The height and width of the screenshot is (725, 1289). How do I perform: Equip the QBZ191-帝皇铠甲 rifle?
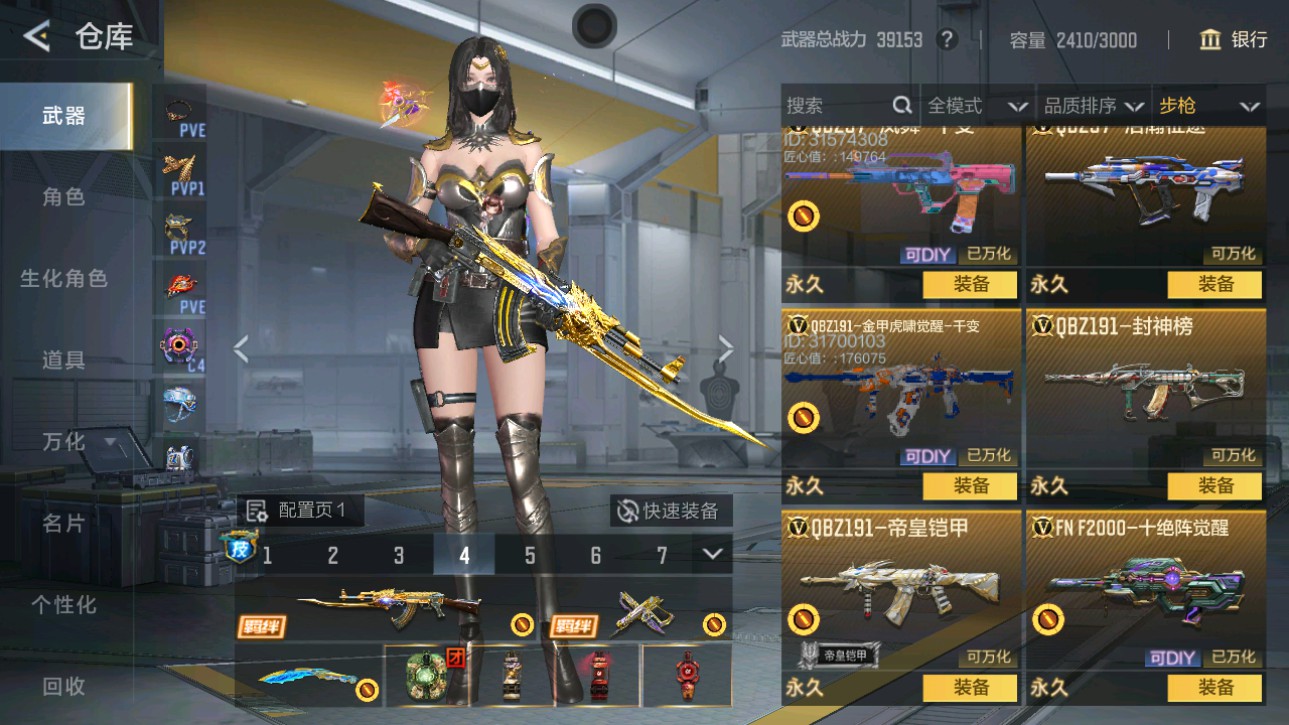pos(969,687)
